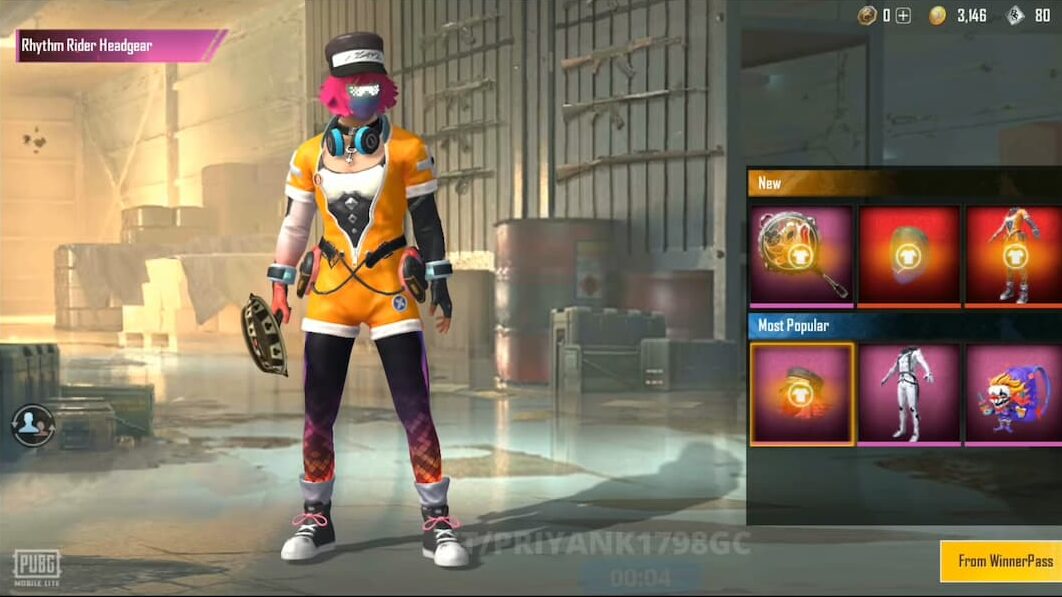Choose the white suit in Most Popular
Viewport: 1062px width, 597px height.
[x=908, y=394]
